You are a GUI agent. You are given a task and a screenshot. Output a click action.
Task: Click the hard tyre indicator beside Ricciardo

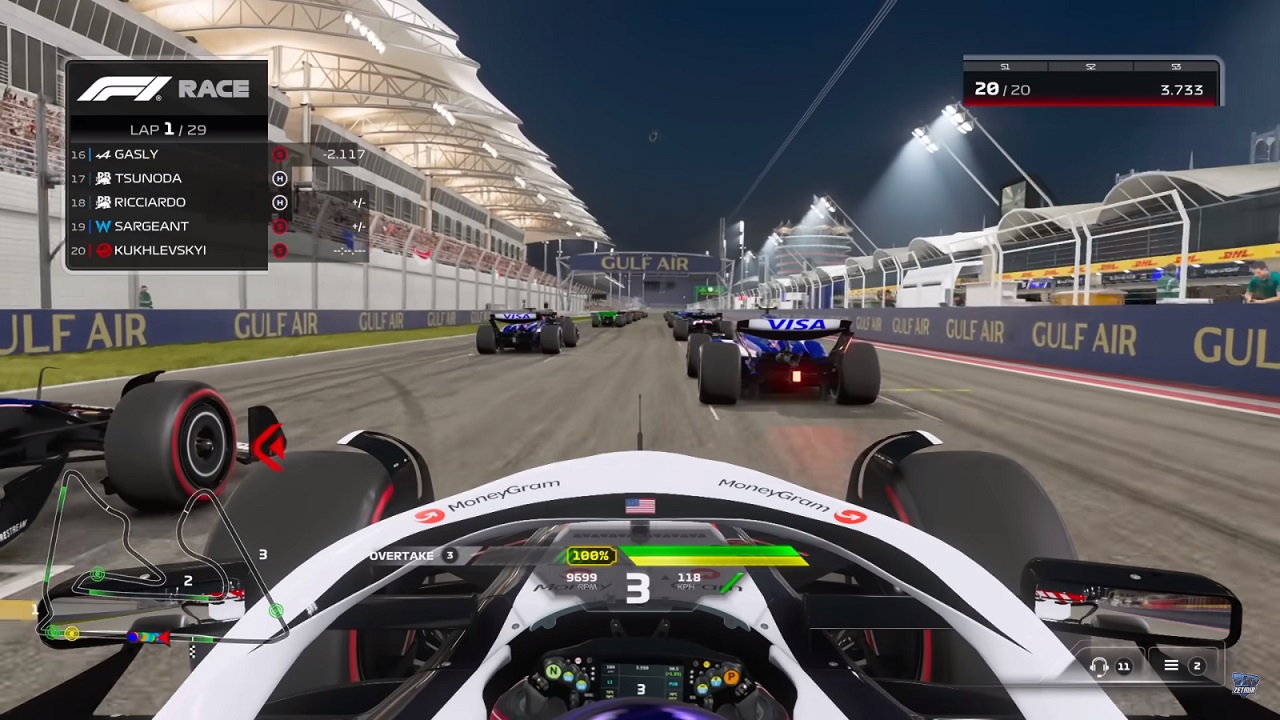pos(280,202)
